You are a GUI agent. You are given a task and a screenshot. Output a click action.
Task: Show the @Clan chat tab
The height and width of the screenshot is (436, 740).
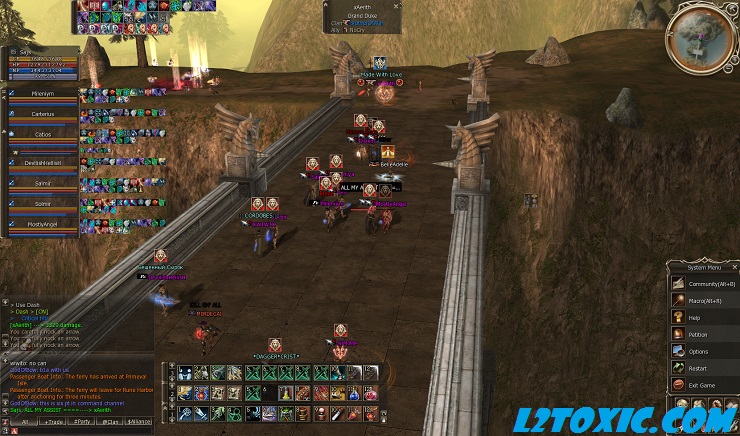(110, 423)
